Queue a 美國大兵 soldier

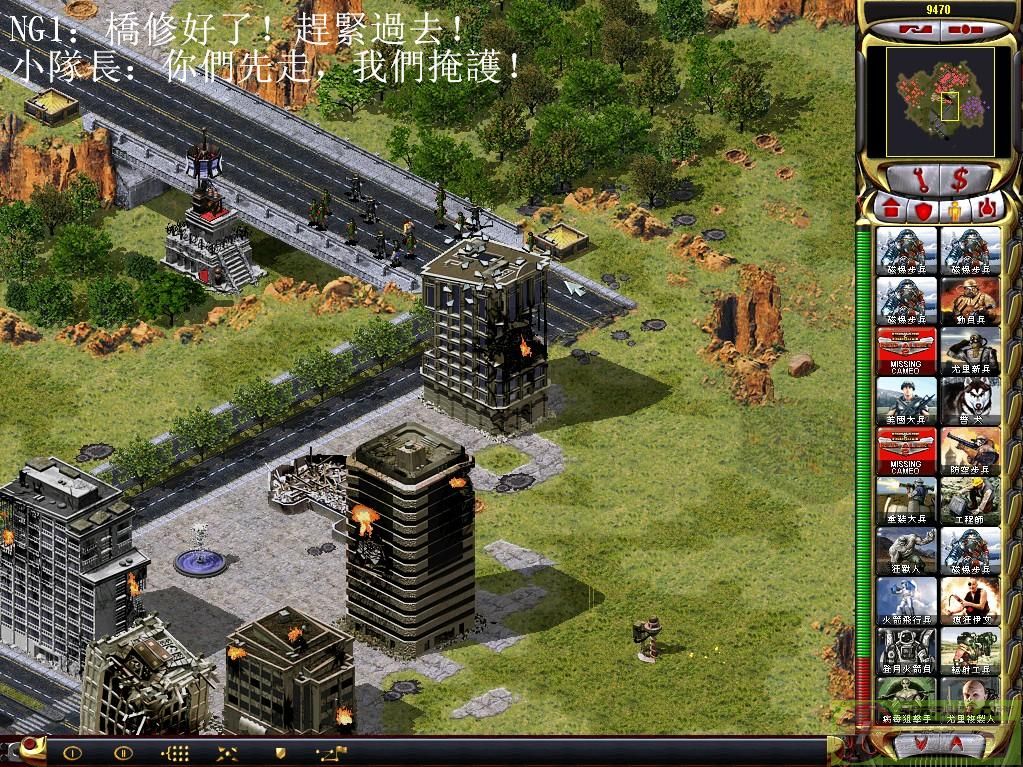tap(907, 401)
